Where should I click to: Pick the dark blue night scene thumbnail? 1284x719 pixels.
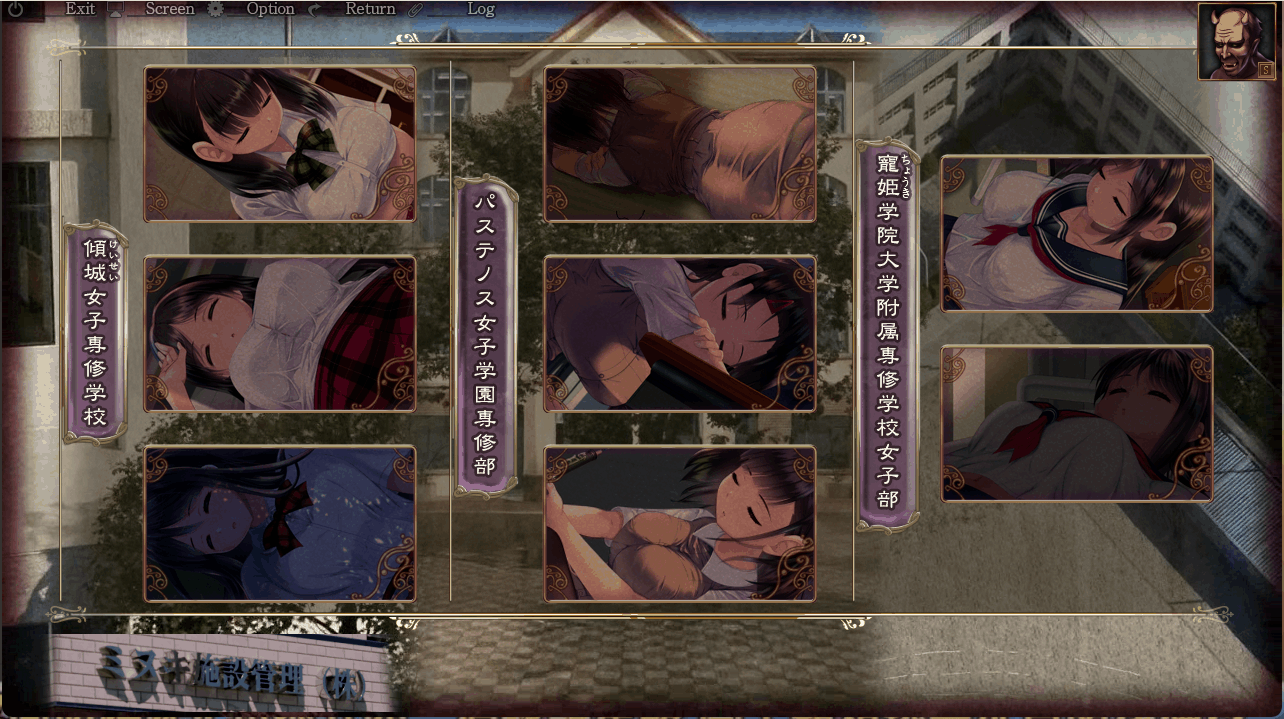pyautogui.click(x=280, y=524)
